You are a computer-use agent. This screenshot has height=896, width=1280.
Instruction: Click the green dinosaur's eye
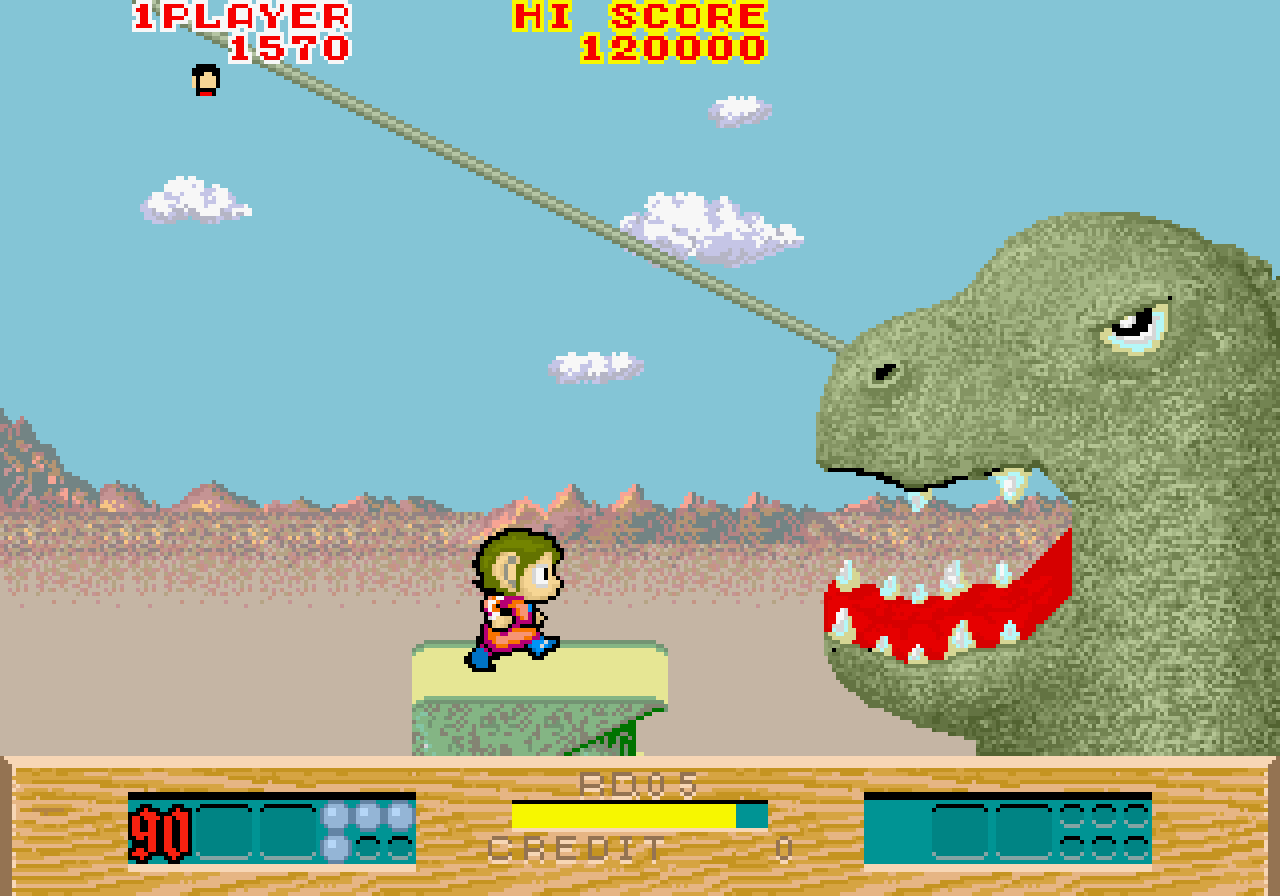pyautogui.click(x=1135, y=325)
